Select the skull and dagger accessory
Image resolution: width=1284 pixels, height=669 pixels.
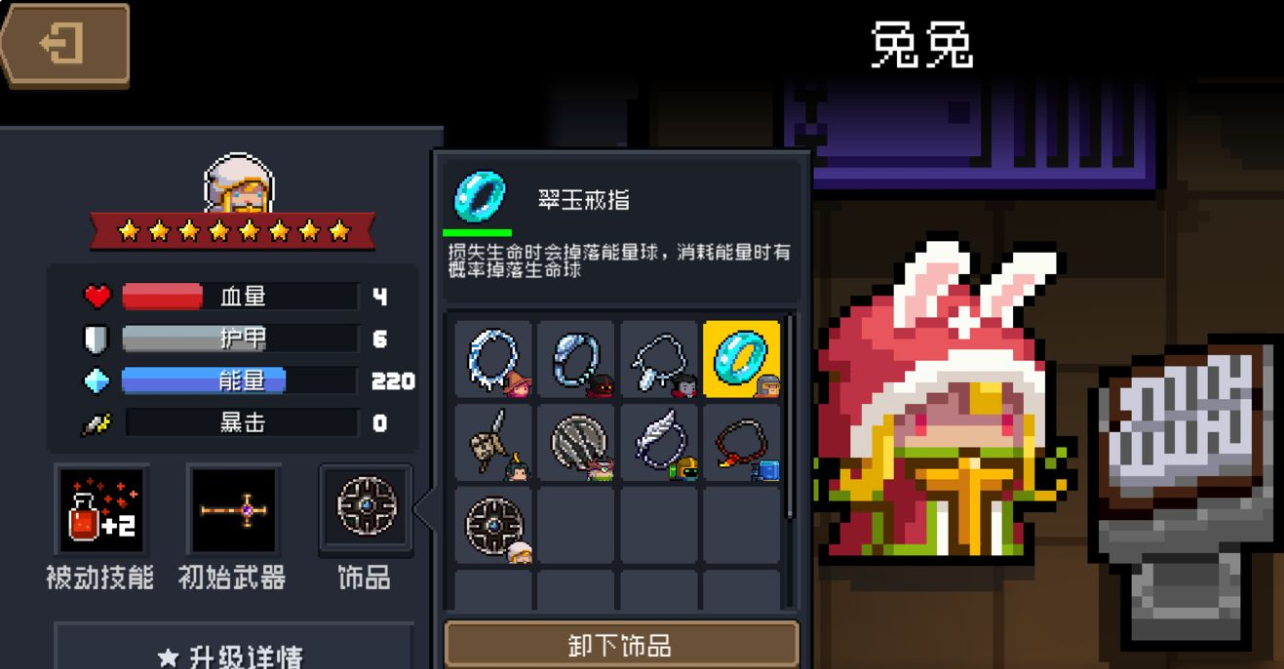[494, 442]
